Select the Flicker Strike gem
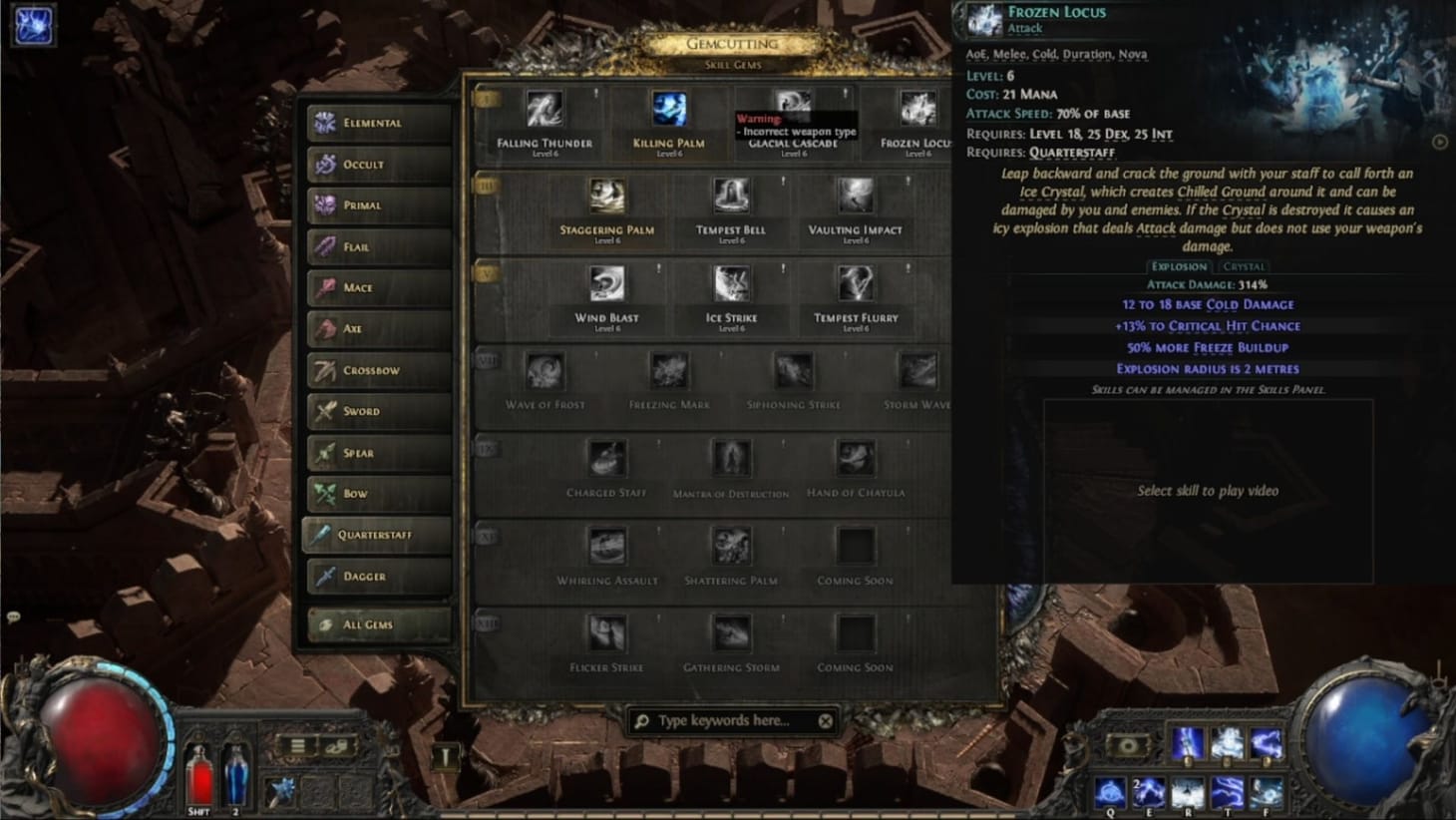This screenshot has height=820, width=1456. click(605, 634)
